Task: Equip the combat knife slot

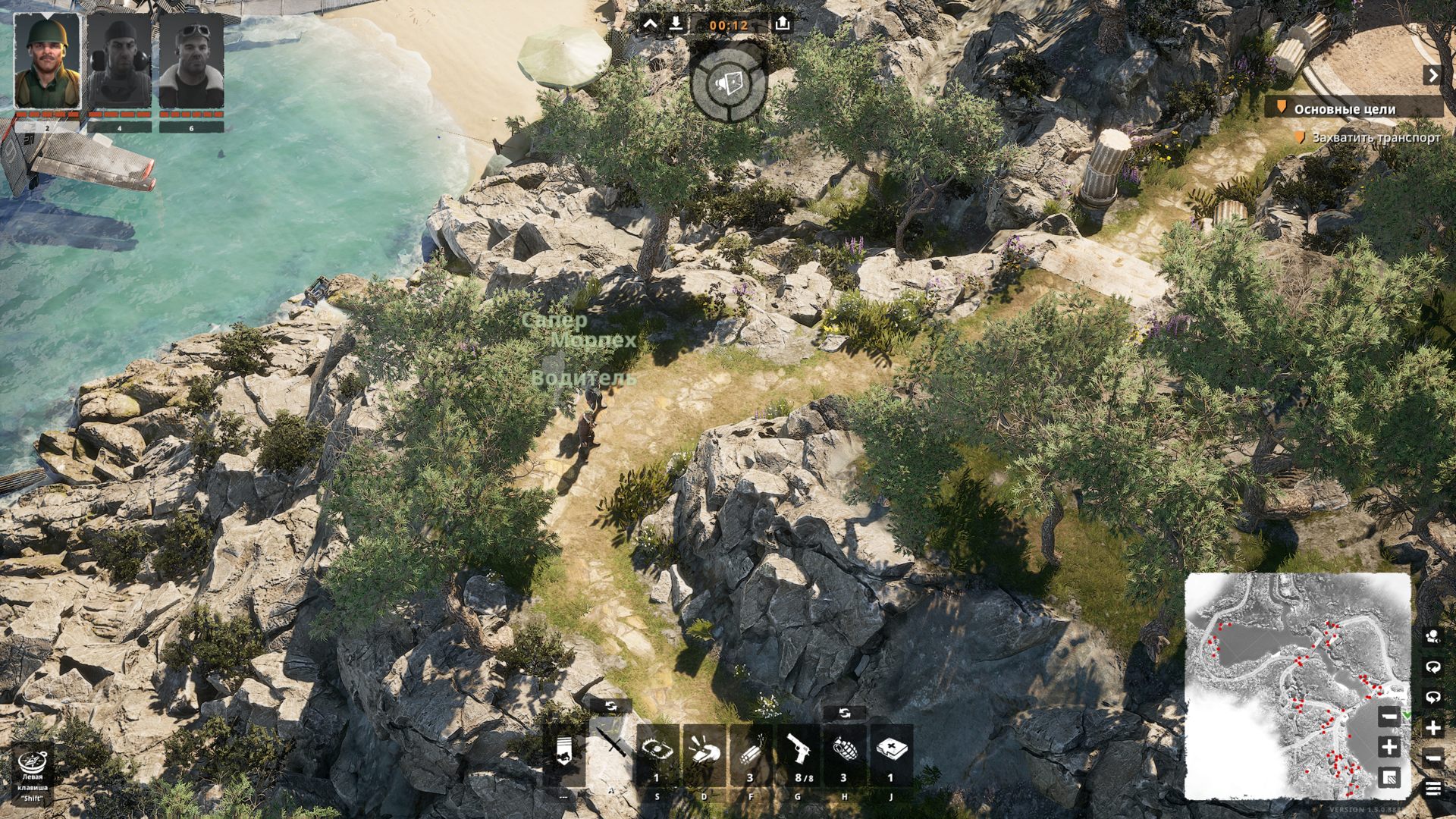Action: coord(610,753)
